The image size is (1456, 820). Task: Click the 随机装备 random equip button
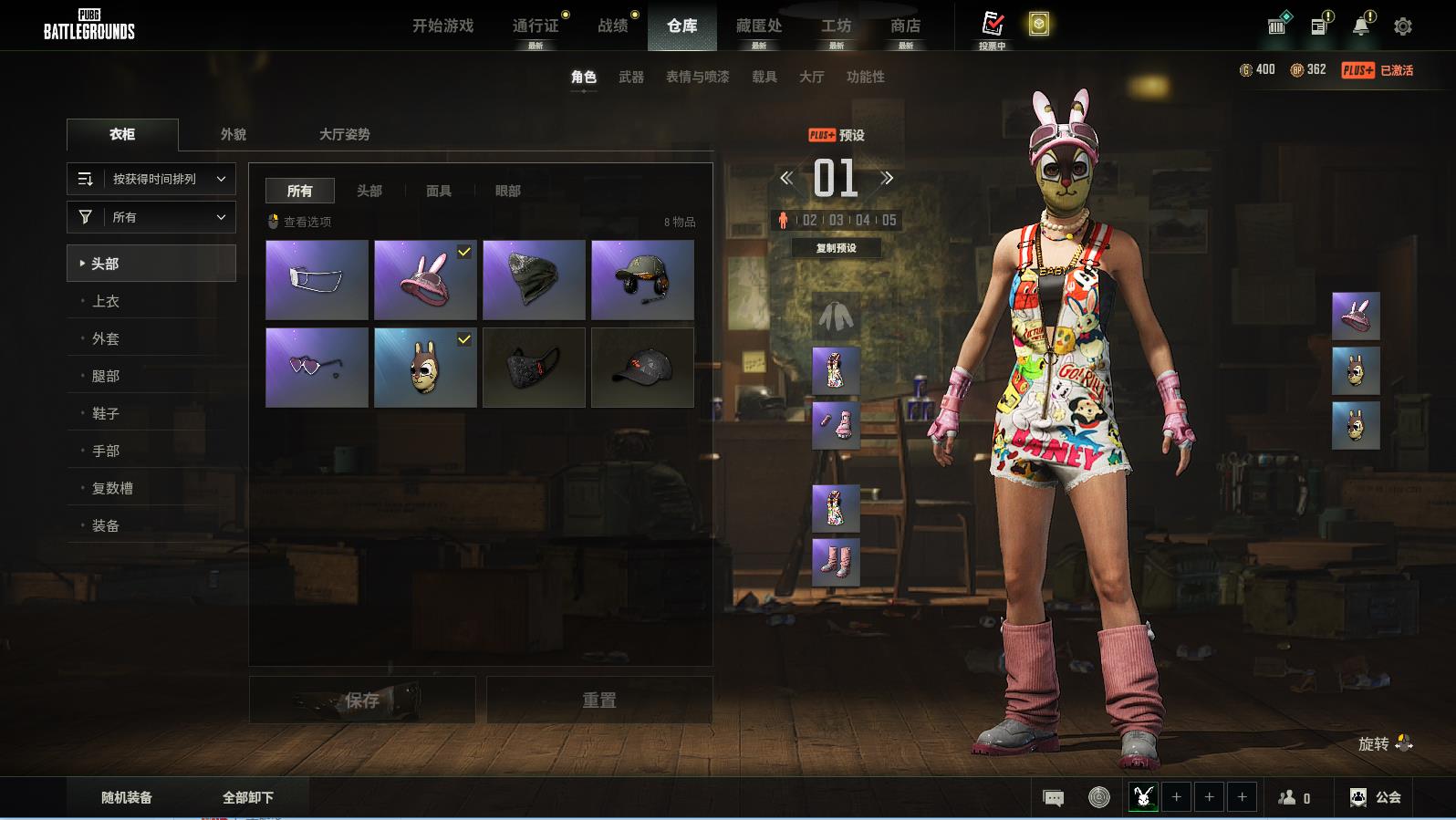click(x=127, y=797)
